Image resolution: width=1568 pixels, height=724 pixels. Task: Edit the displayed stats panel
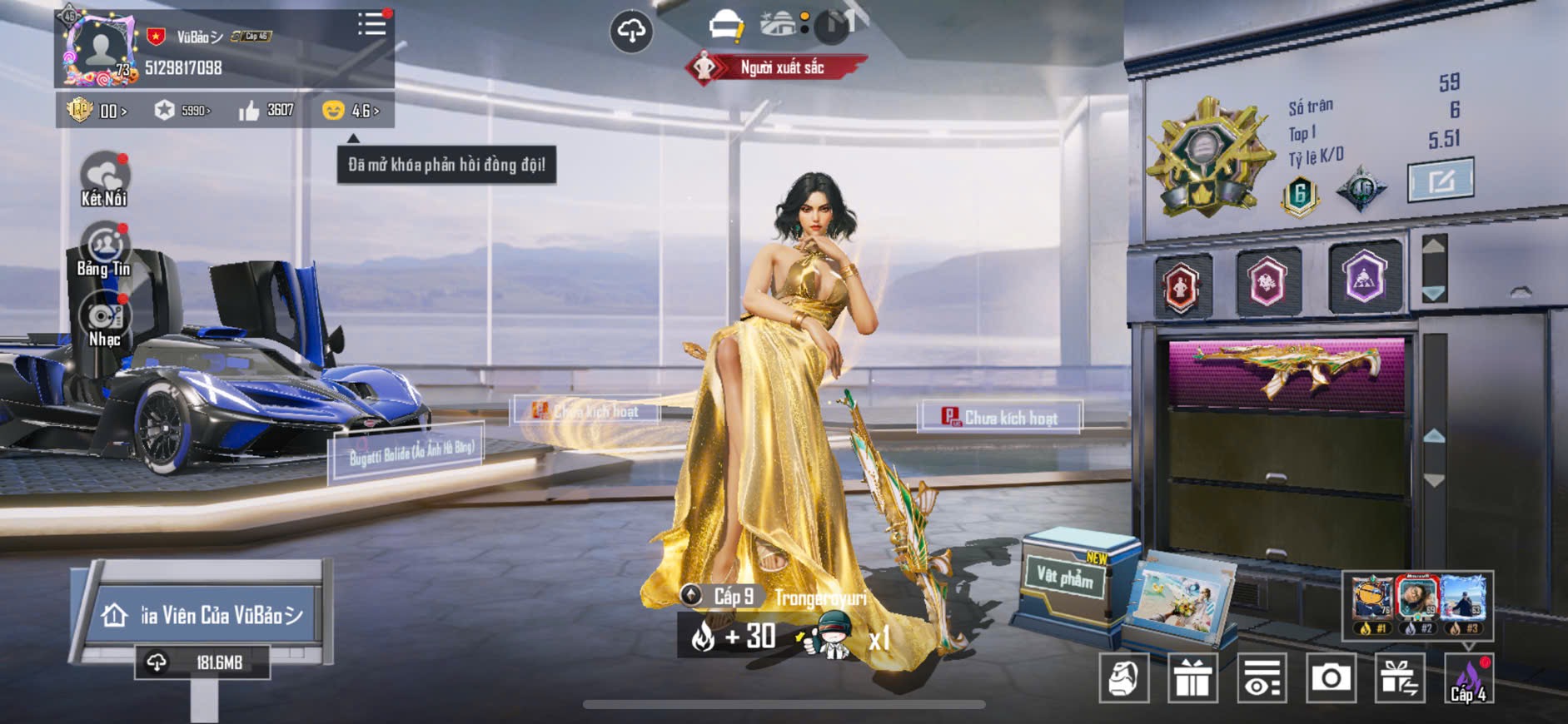(x=1440, y=180)
